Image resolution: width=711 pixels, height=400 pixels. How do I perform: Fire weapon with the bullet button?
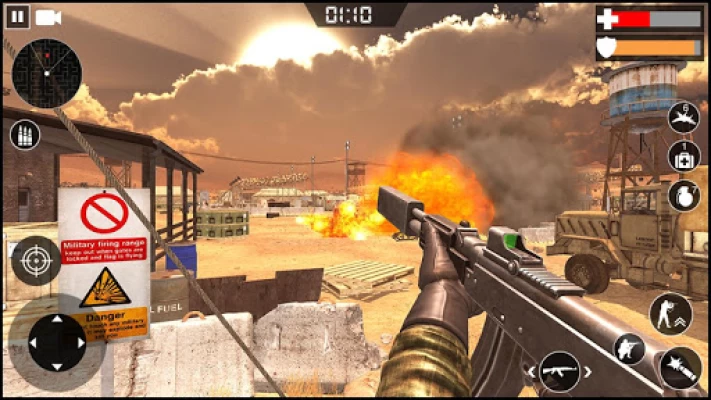click(680, 367)
